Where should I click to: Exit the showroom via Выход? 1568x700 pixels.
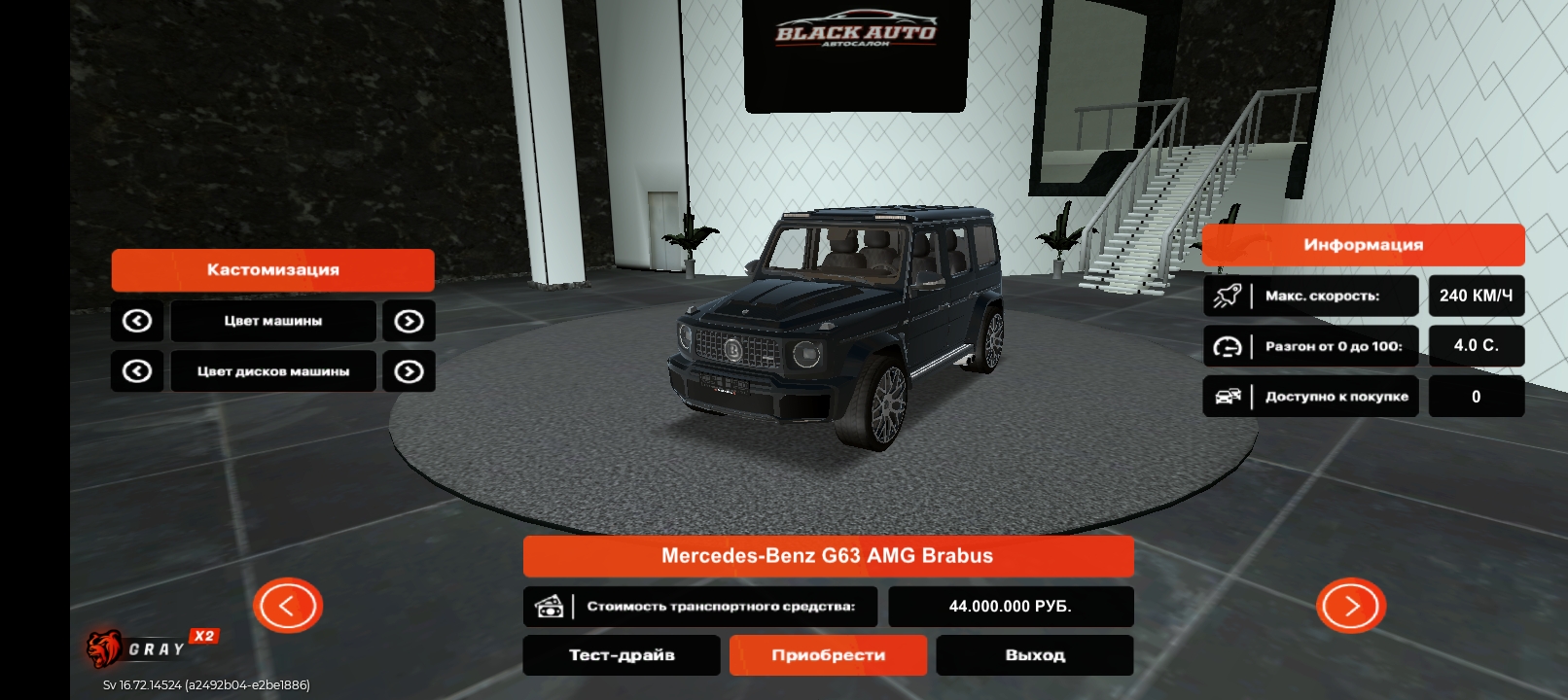1035,655
